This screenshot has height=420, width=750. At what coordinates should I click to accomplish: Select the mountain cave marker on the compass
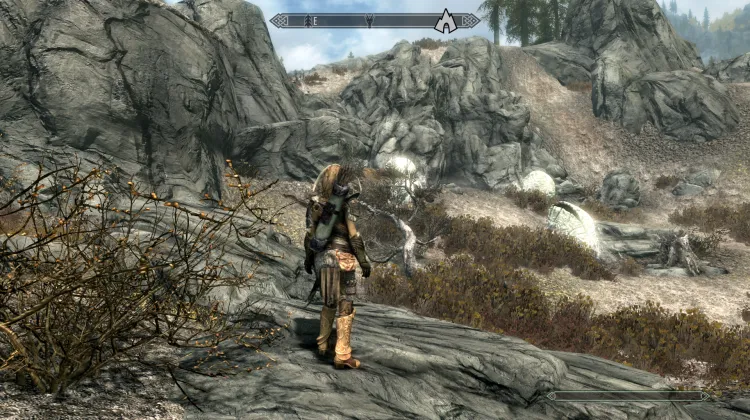coord(445,22)
